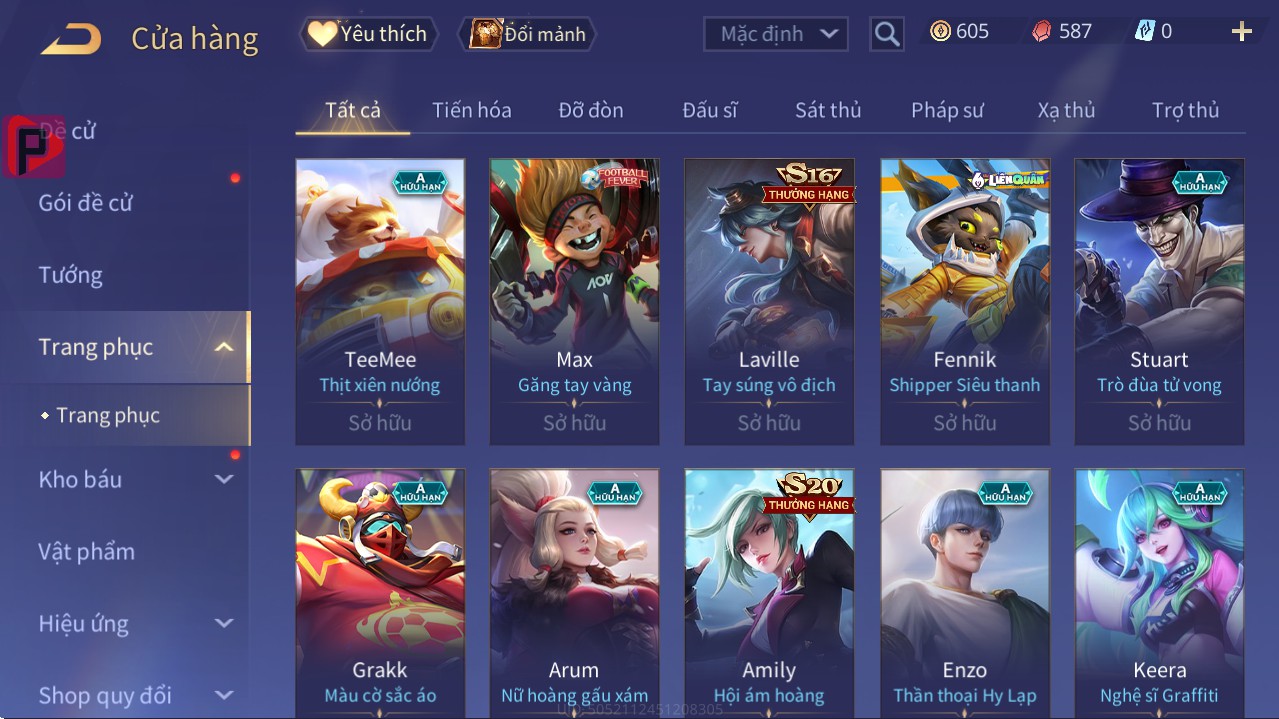The image size is (1279, 719).
Task: Select TeeMee's Thịt xiên nướng skin card
Action: pyautogui.click(x=380, y=300)
